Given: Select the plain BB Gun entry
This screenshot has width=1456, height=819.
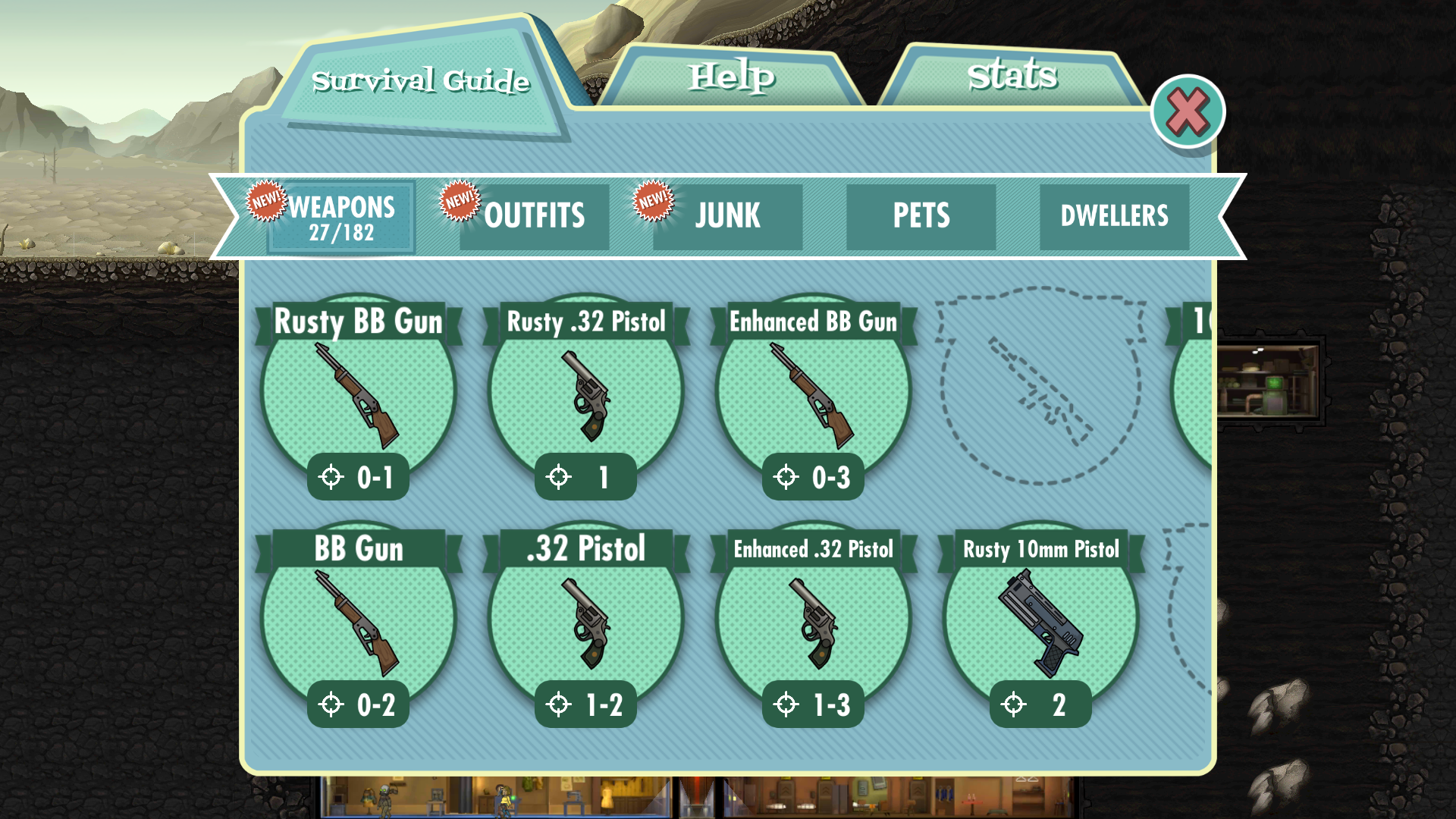Looking at the screenshot, I should pos(359,622).
